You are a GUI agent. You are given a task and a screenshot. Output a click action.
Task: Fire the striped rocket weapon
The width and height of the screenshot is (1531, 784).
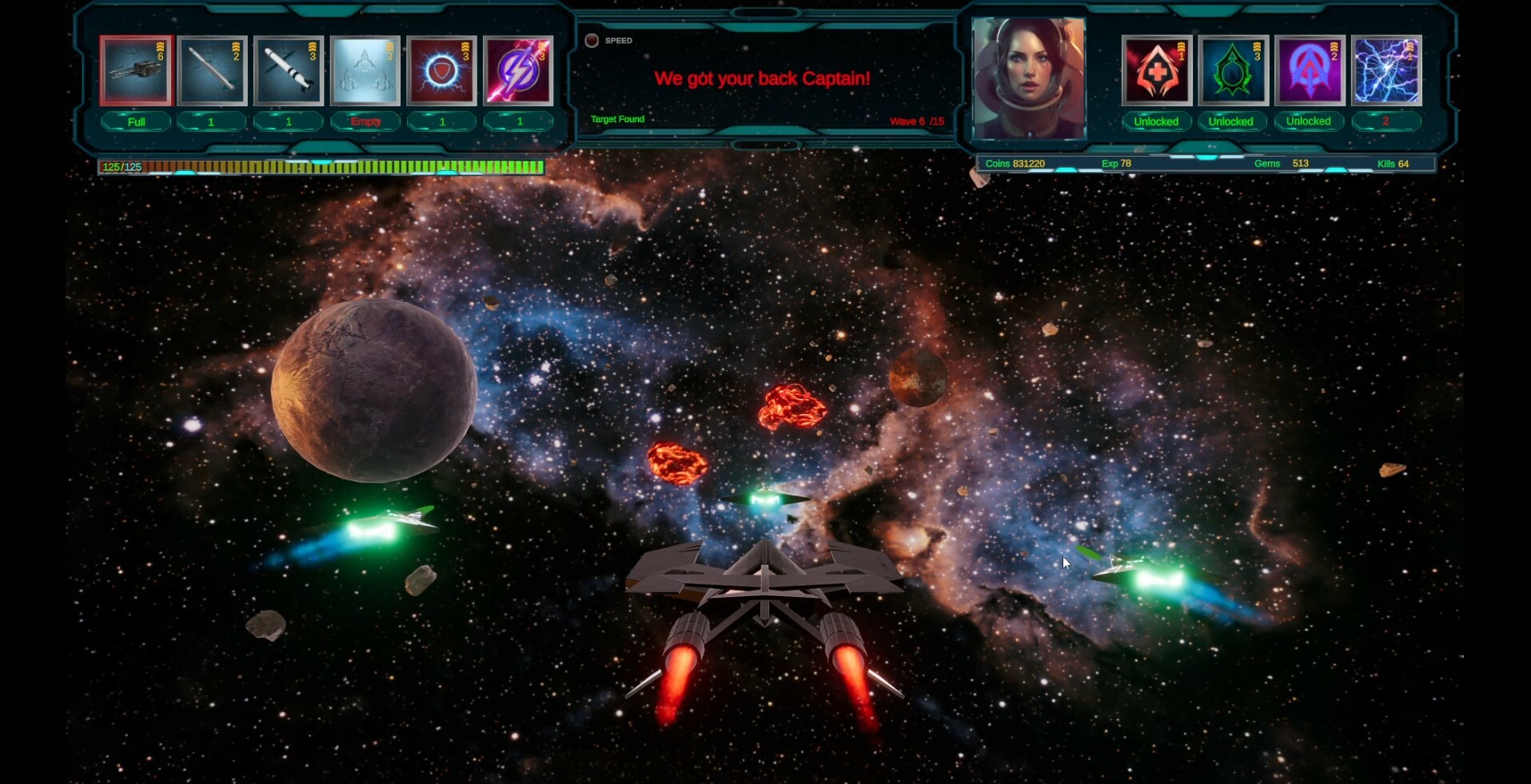289,70
